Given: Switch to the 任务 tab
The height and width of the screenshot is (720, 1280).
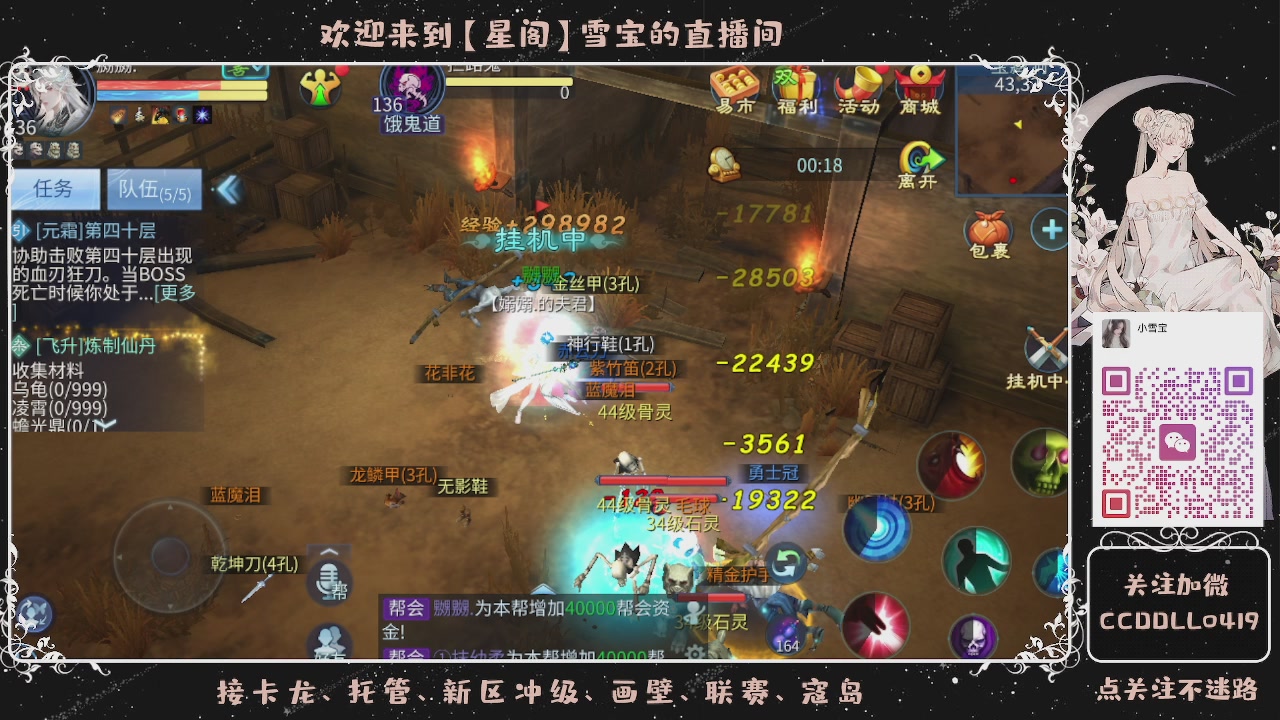Looking at the screenshot, I should pos(55,190).
